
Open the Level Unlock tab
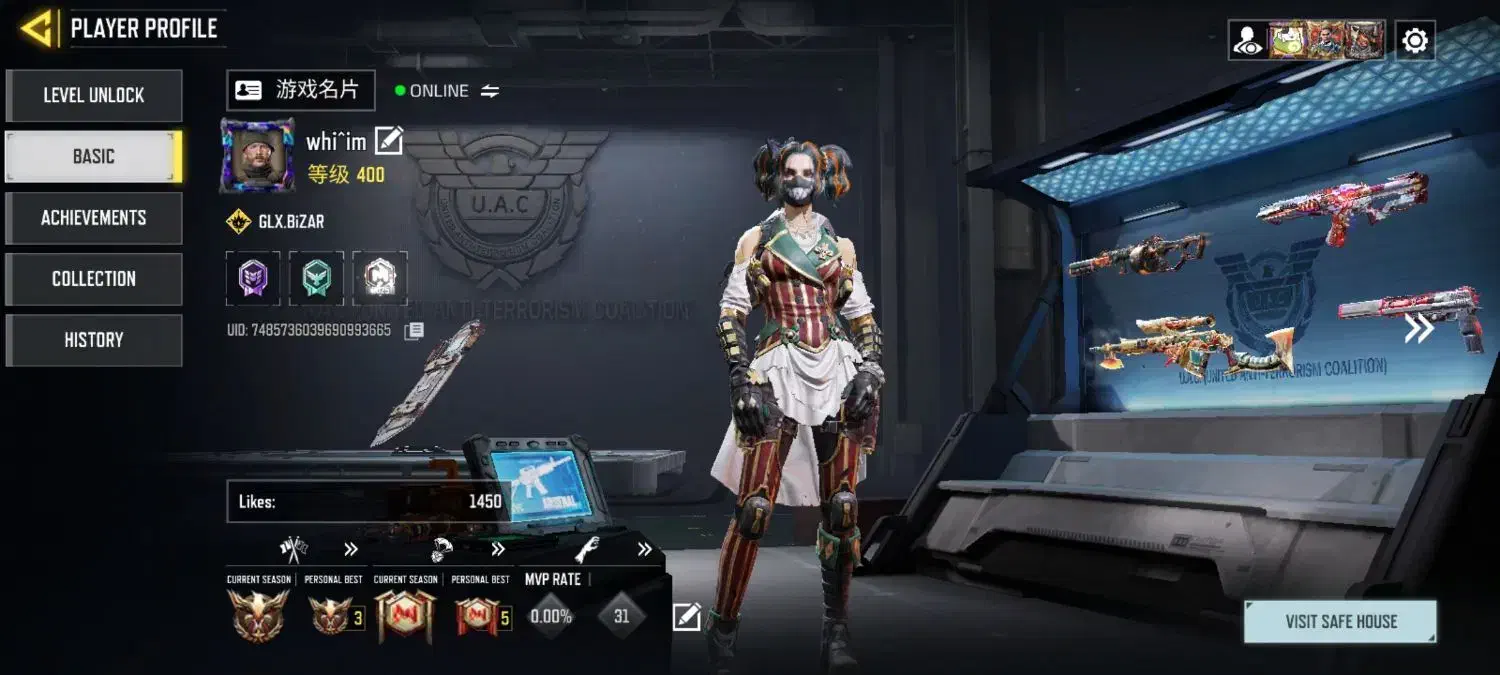tap(94, 96)
